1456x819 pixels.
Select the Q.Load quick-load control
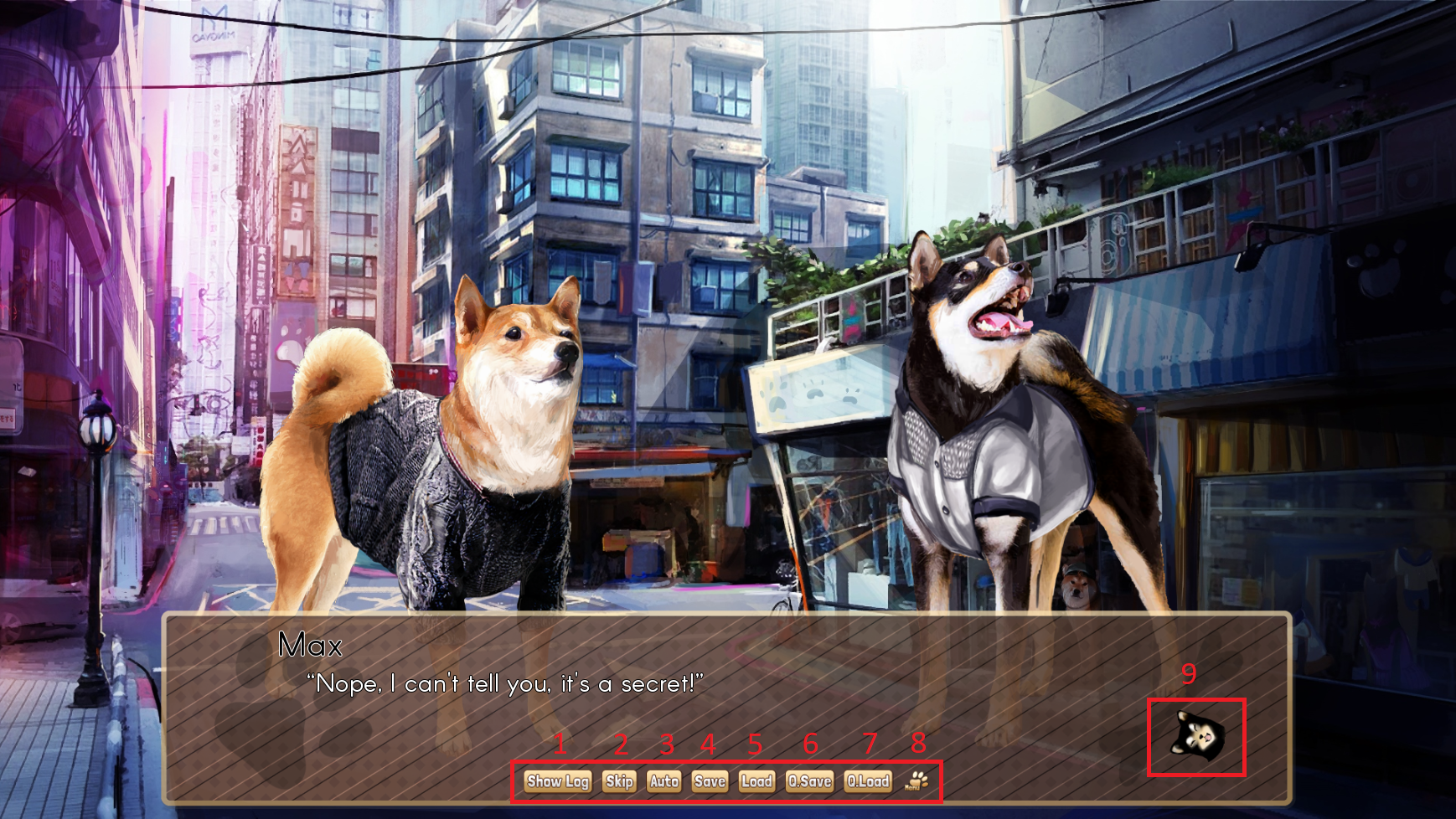[868, 781]
